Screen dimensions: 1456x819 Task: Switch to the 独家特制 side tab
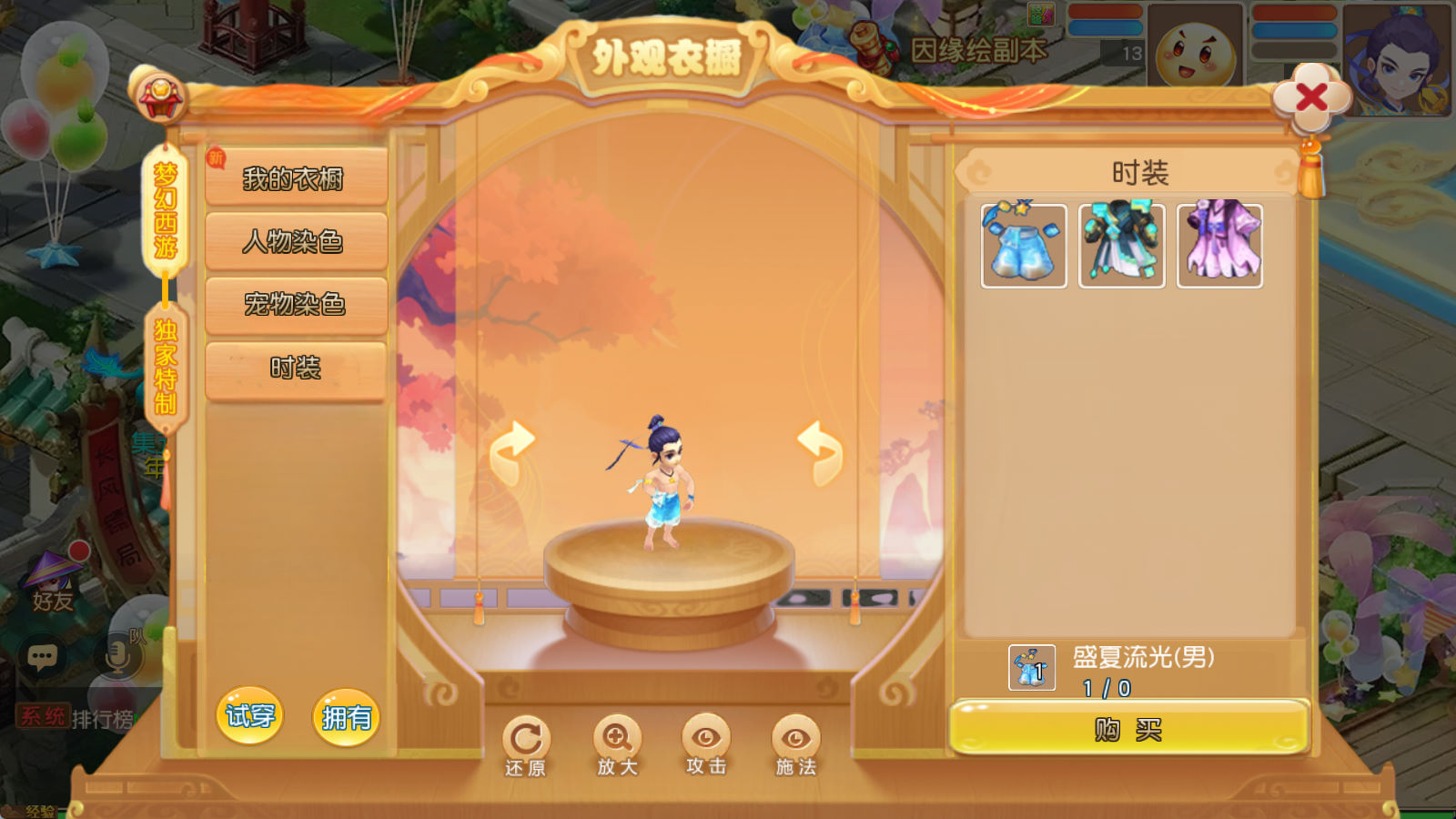pyautogui.click(x=165, y=367)
